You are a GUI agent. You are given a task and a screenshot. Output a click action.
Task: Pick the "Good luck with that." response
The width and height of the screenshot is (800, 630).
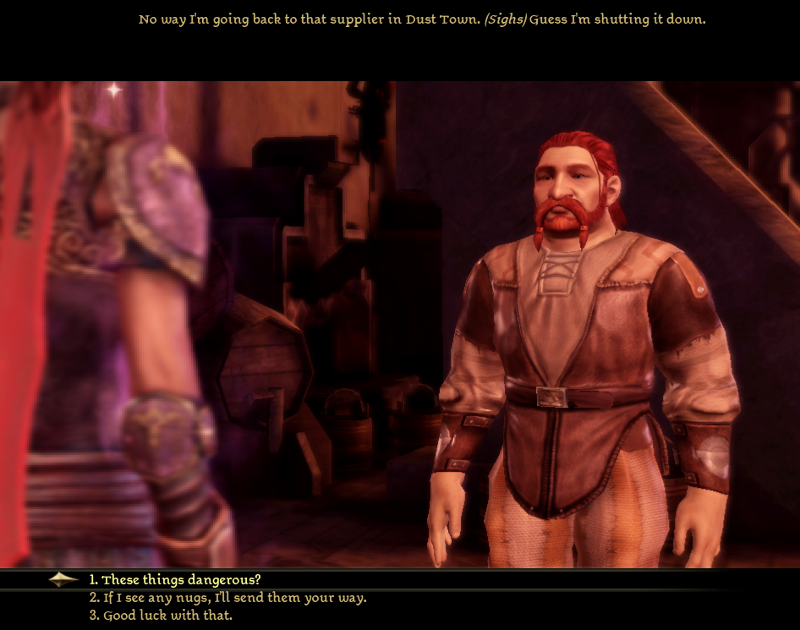160,615
